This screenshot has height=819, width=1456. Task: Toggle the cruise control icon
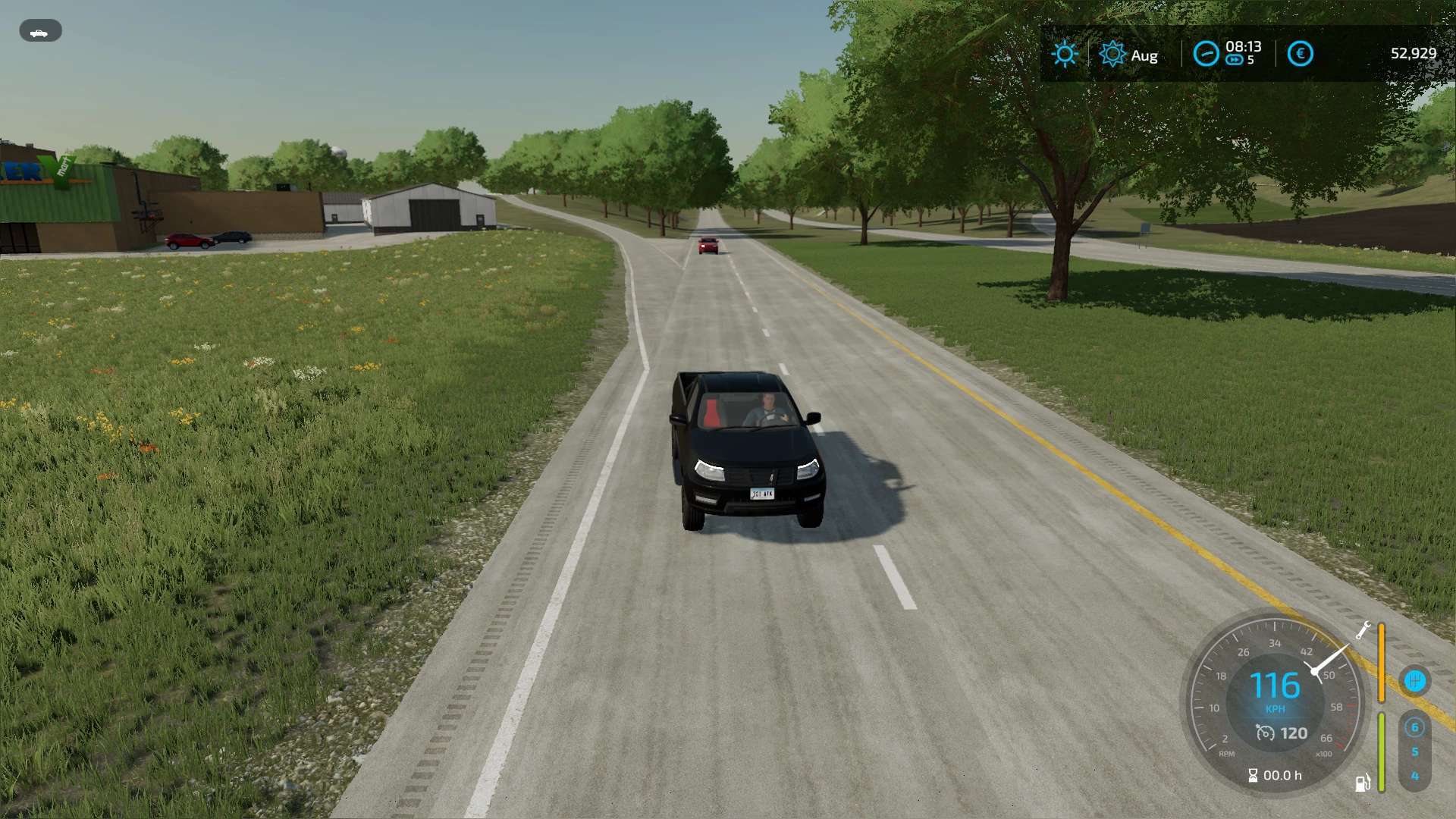(x=1265, y=733)
